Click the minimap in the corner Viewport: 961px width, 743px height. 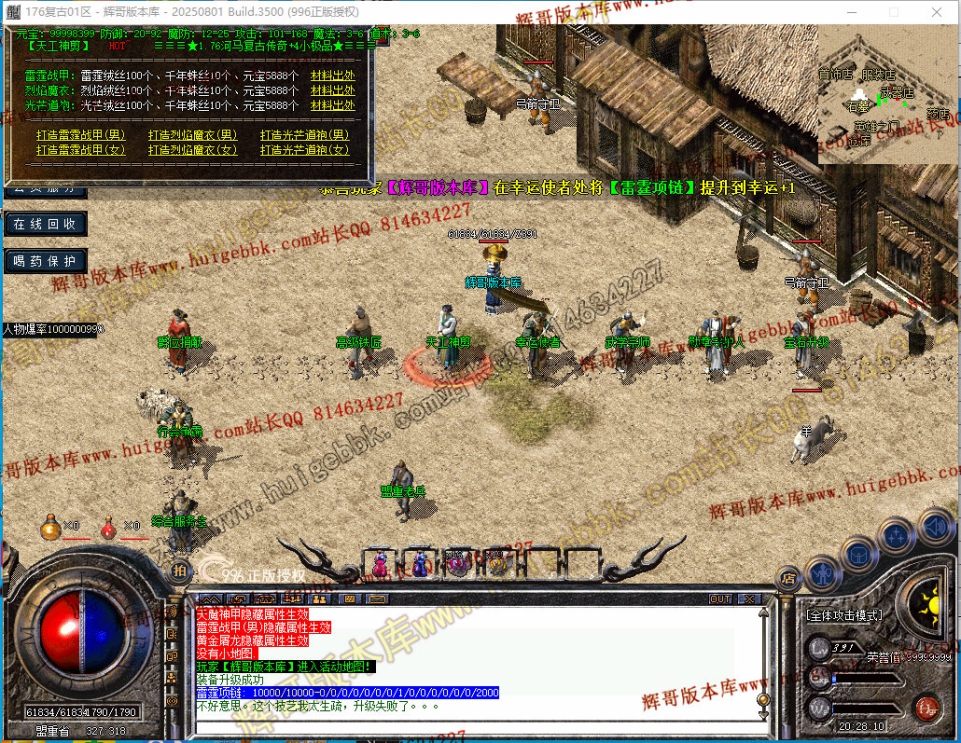(x=887, y=95)
